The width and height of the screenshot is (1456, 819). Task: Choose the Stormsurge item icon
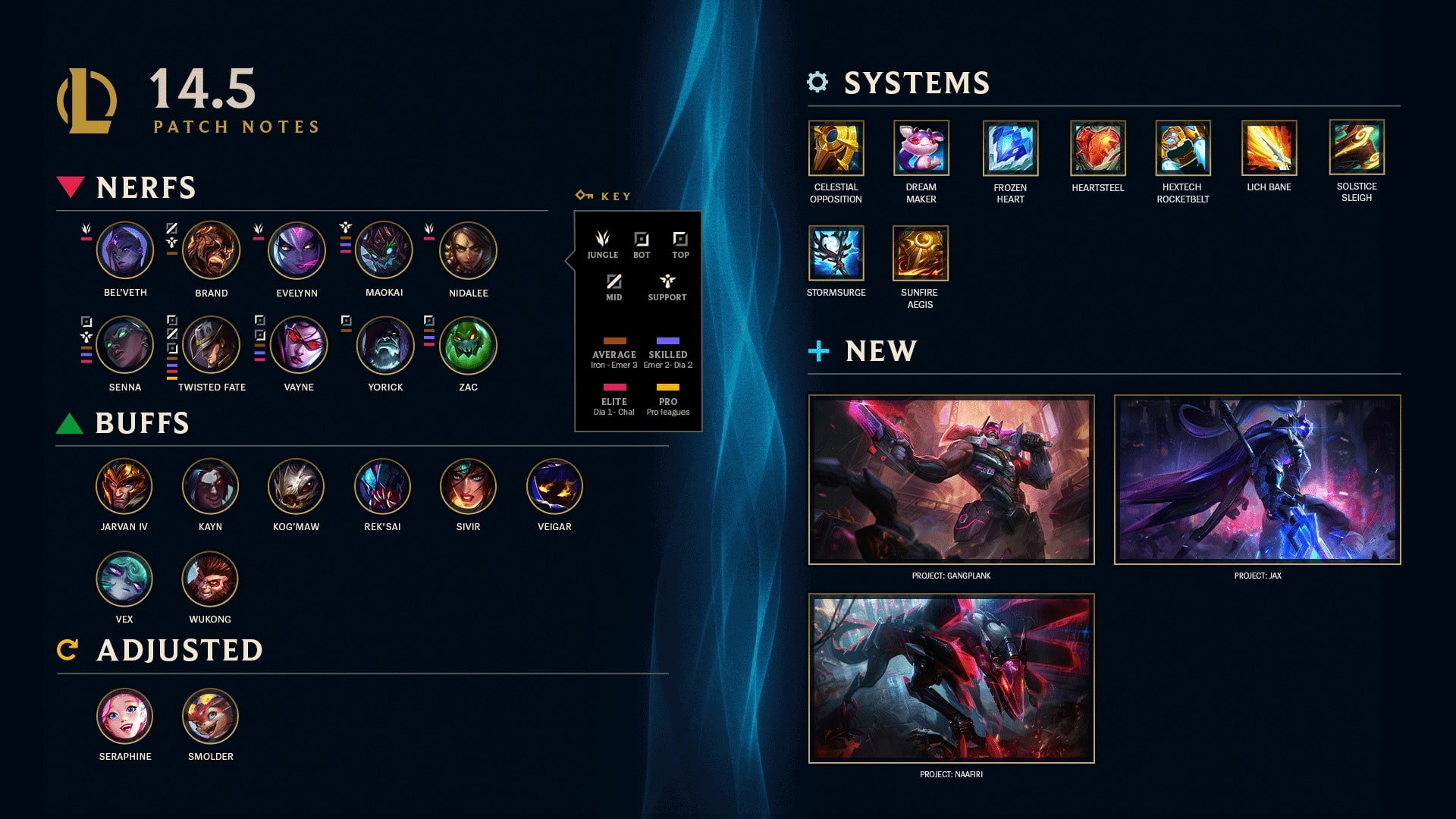point(836,253)
